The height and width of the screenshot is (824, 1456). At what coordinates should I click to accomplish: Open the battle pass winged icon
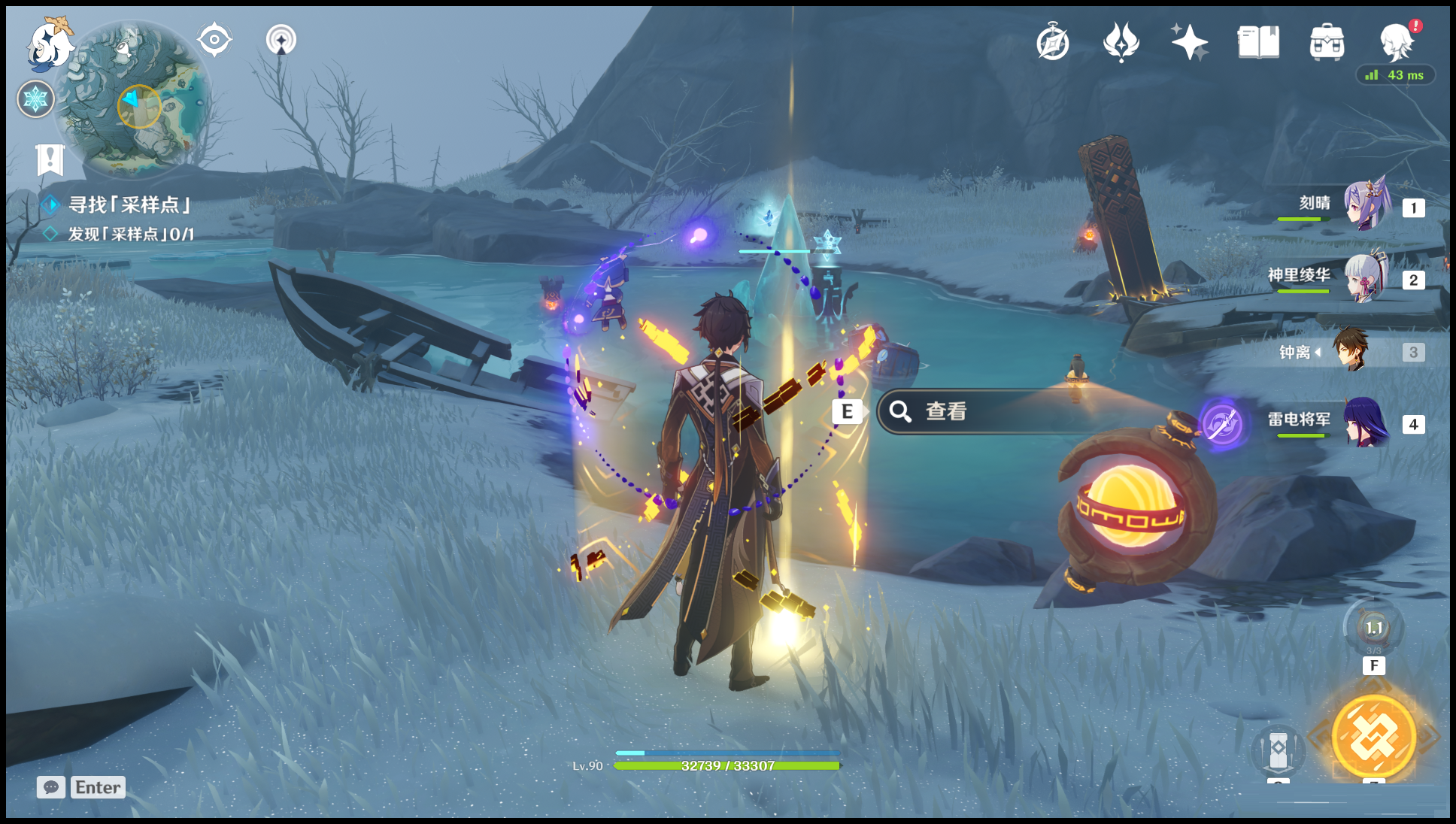[x=1121, y=42]
